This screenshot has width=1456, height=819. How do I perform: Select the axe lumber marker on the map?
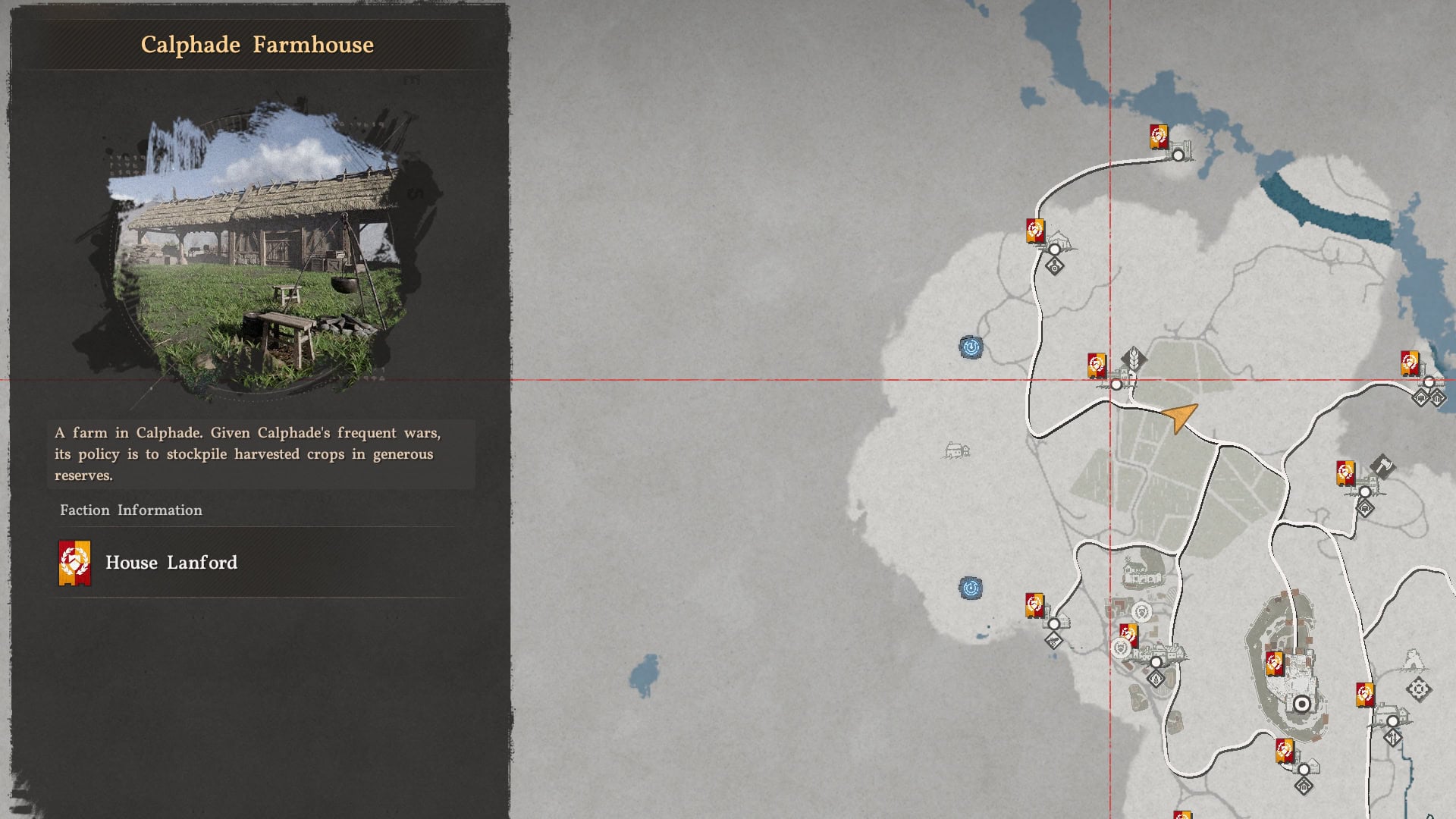[x=1382, y=466]
